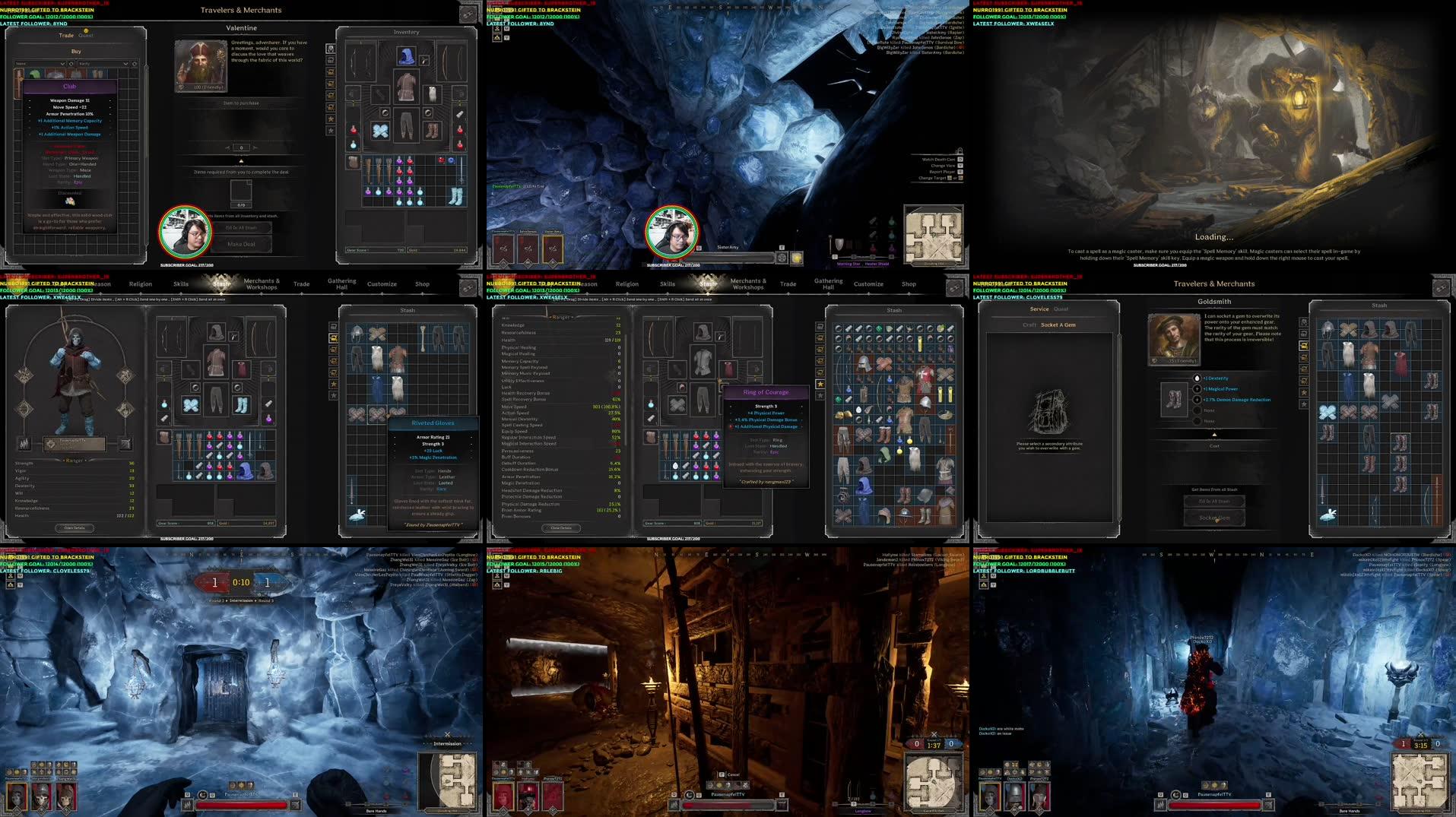Pick the +1 Magical Power attribute
The image size is (1456, 817).
click(1197, 388)
